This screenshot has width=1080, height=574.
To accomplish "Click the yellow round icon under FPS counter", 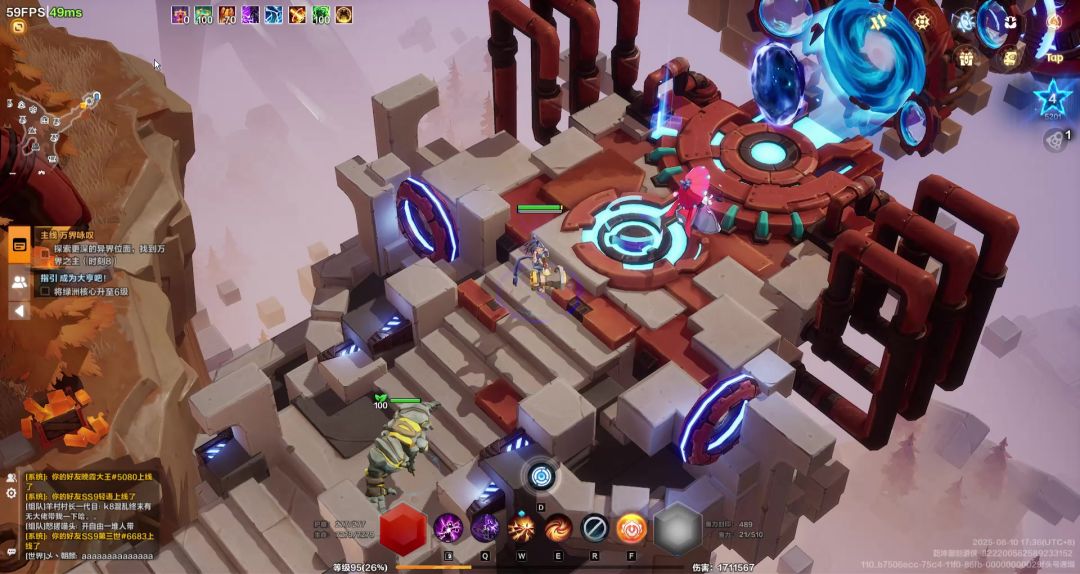I will (18, 26).
